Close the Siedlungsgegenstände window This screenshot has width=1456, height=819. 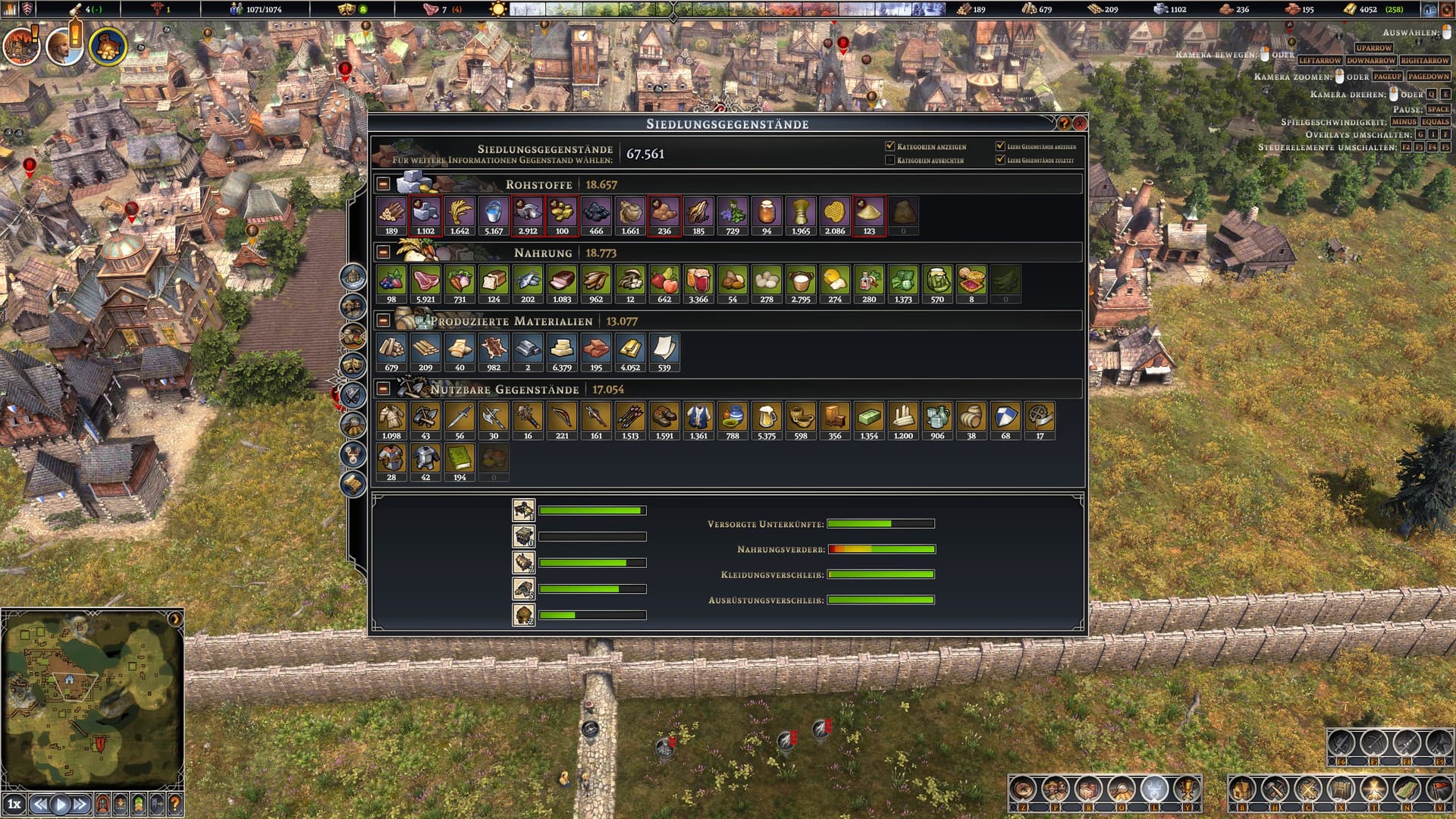click(x=1080, y=123)
